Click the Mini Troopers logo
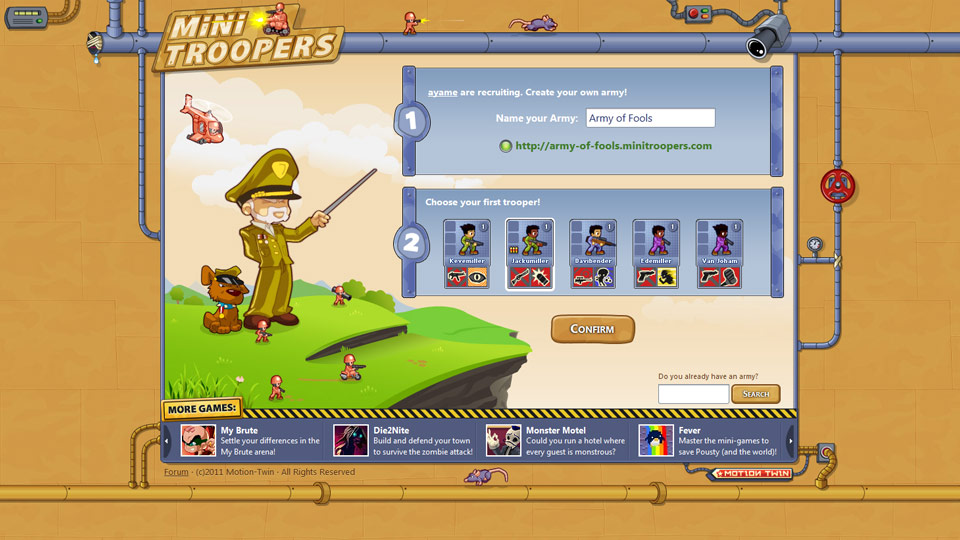The width and height of the screenshot is (960, 540). click(x=250, y=40)
